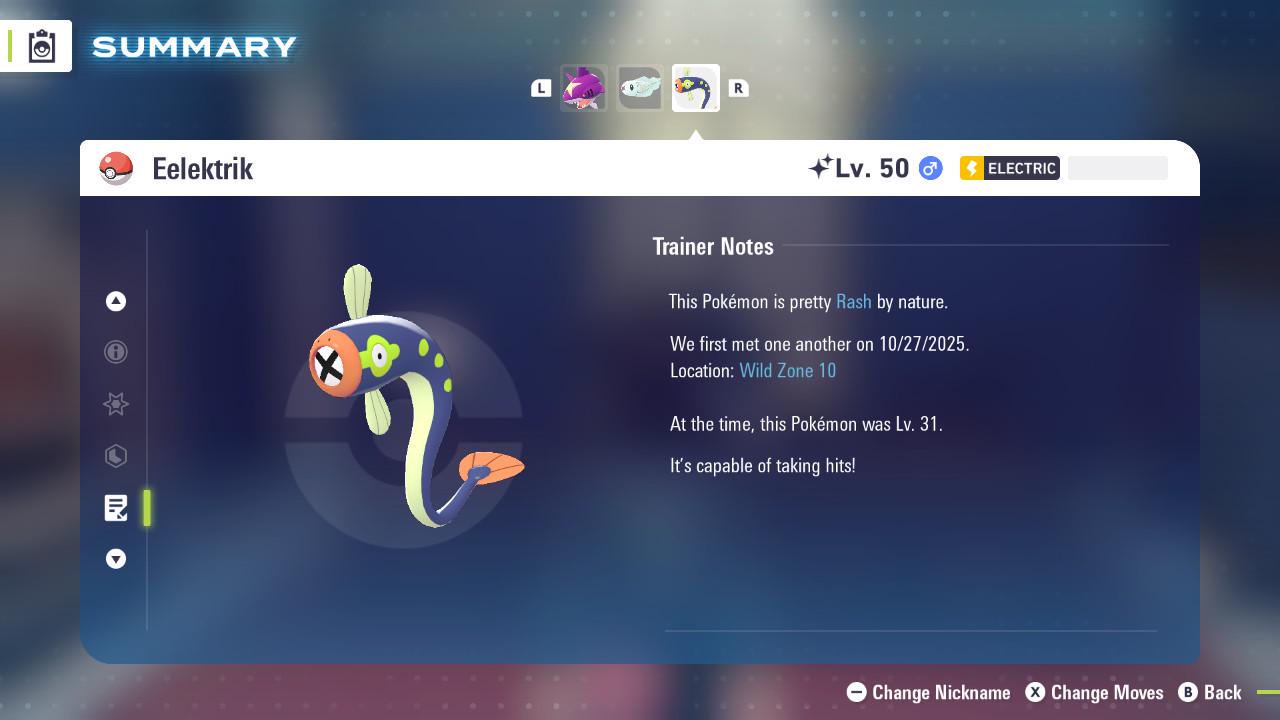This screenshot has width=1280, height=720.
Task: Click the star badge icon in sidebar
Action: 116,404
